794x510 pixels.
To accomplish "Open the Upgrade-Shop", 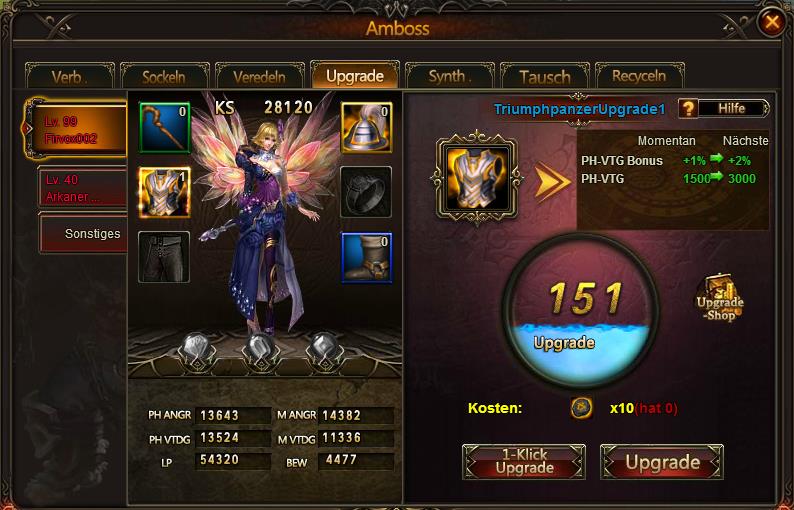I will coord(721,297).
